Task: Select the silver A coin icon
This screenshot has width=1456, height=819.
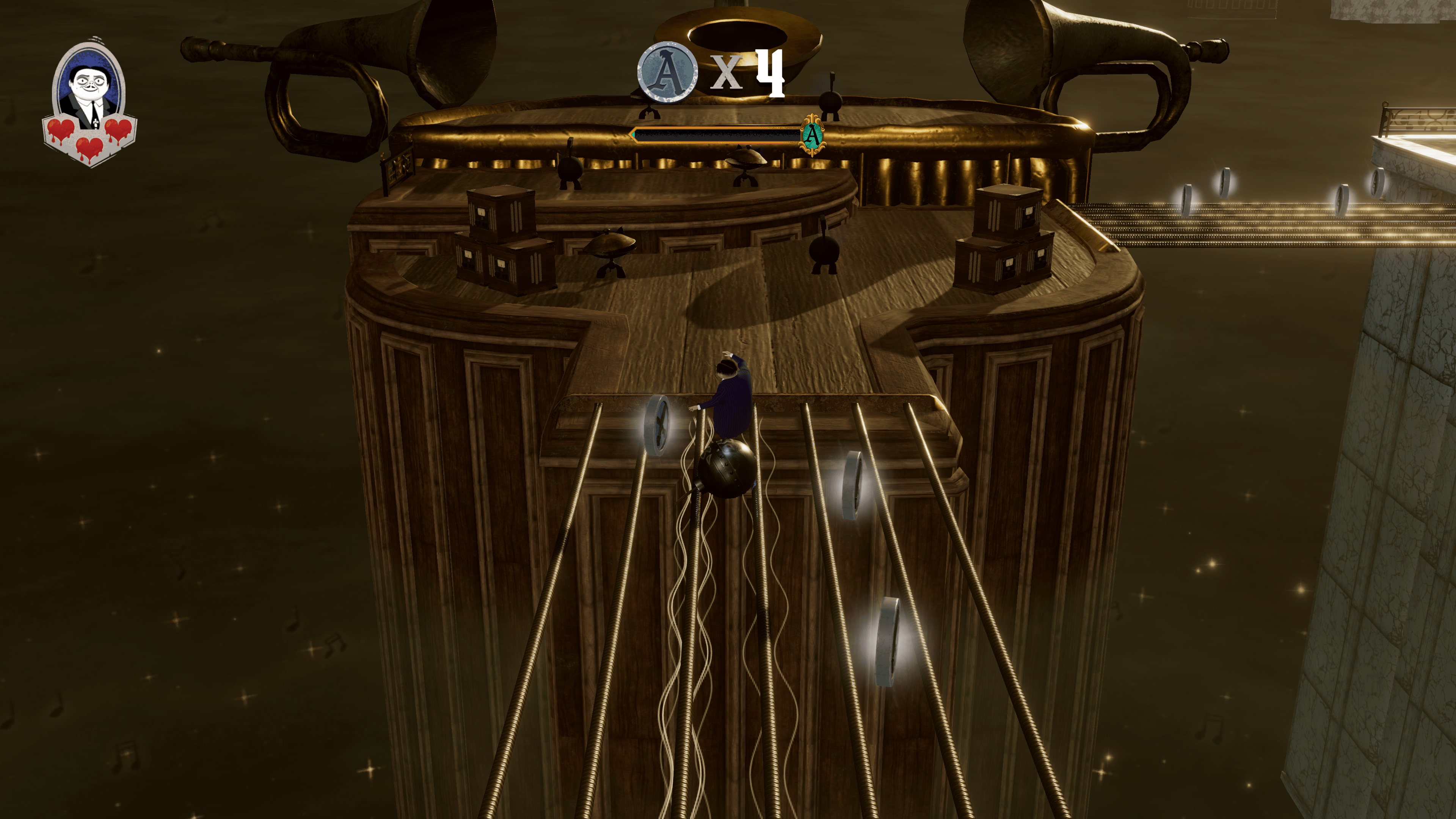Action: click(x=667, y=73)
